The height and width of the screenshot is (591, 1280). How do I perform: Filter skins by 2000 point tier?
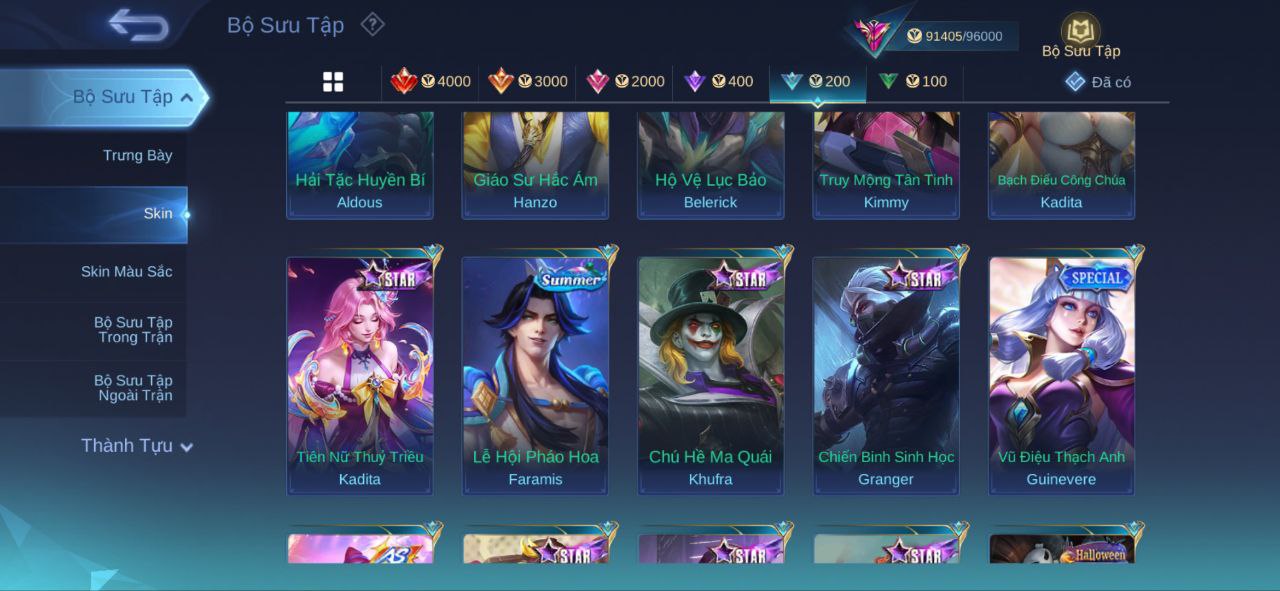[625, 82]
